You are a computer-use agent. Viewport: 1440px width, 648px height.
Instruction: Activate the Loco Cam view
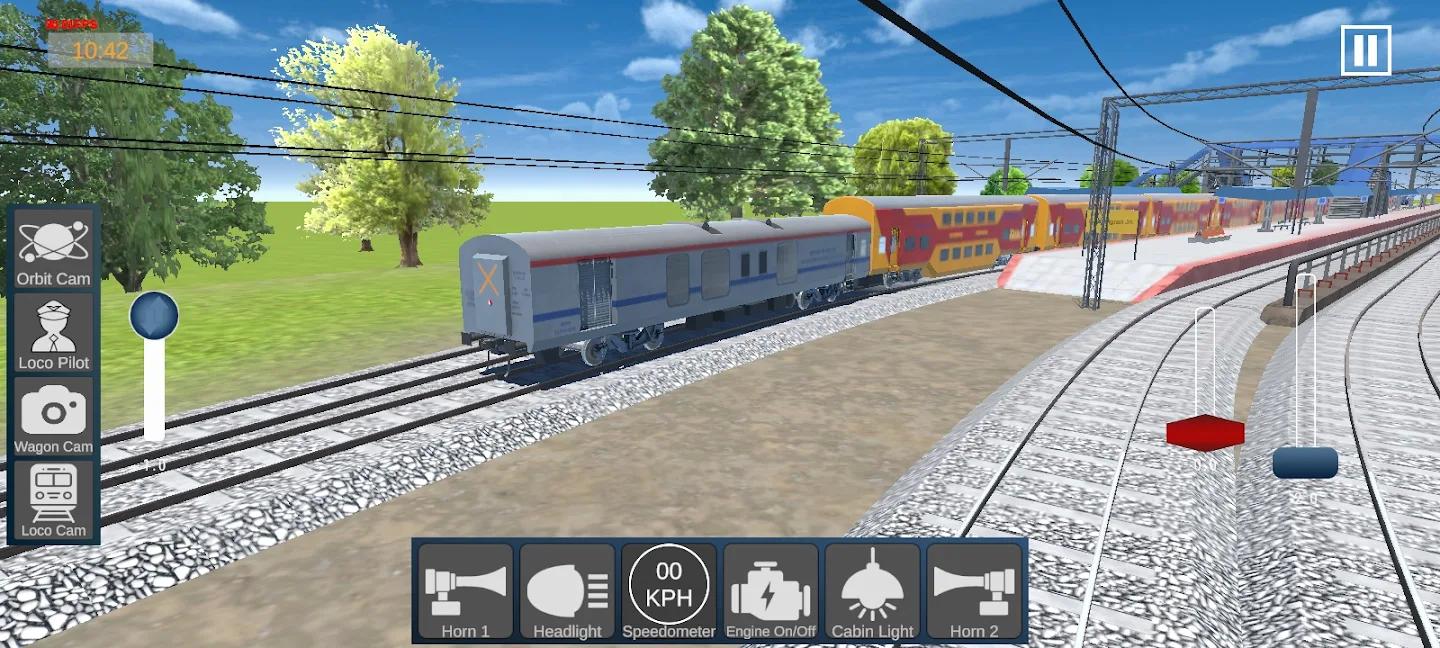(x=54, y=501)
